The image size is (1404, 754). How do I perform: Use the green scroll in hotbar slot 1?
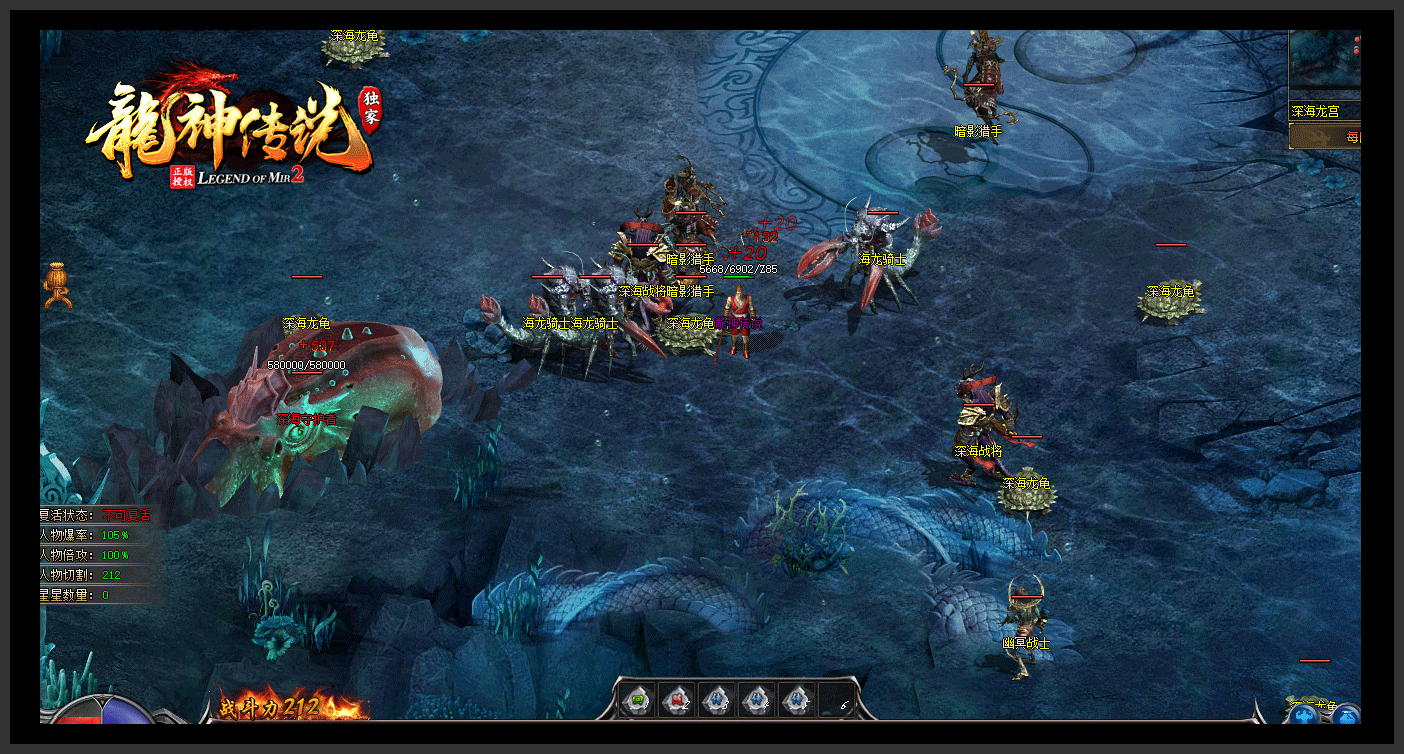click(637, 699)
